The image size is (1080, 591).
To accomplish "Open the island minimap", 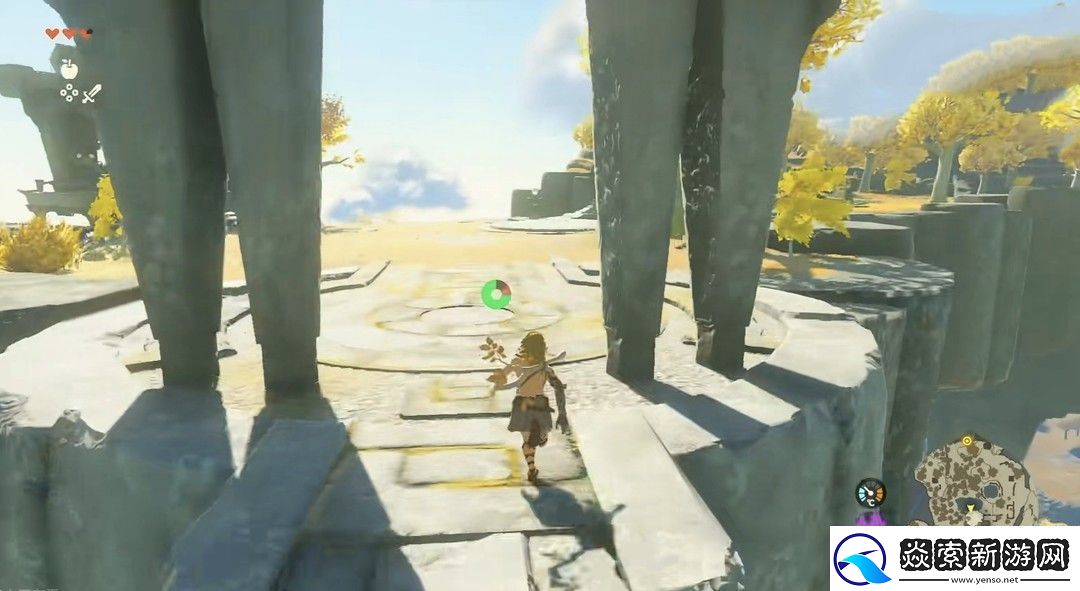I will 974,481.
